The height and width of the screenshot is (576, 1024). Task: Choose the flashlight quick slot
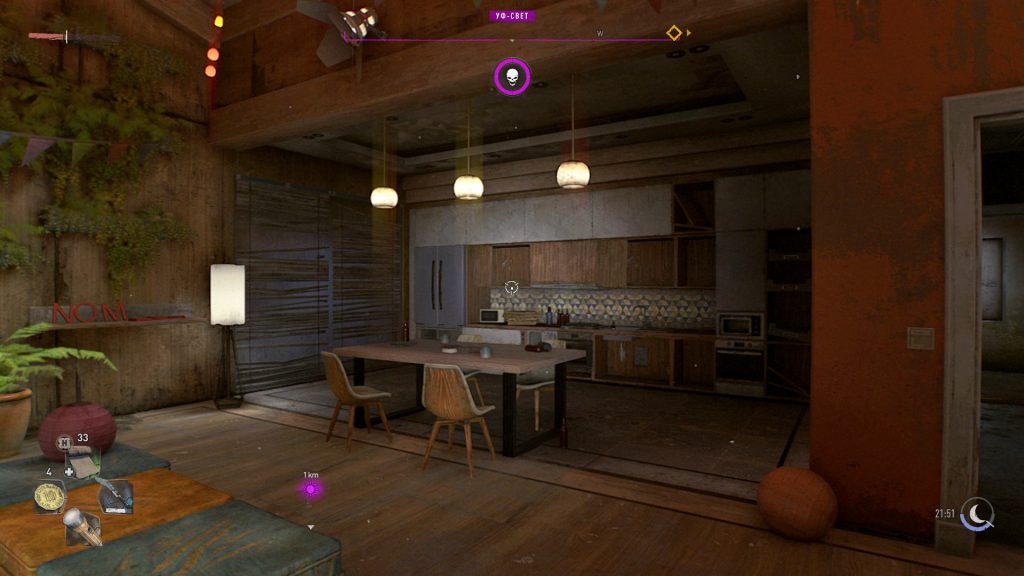pyautogui.click(x=82, y=526)
